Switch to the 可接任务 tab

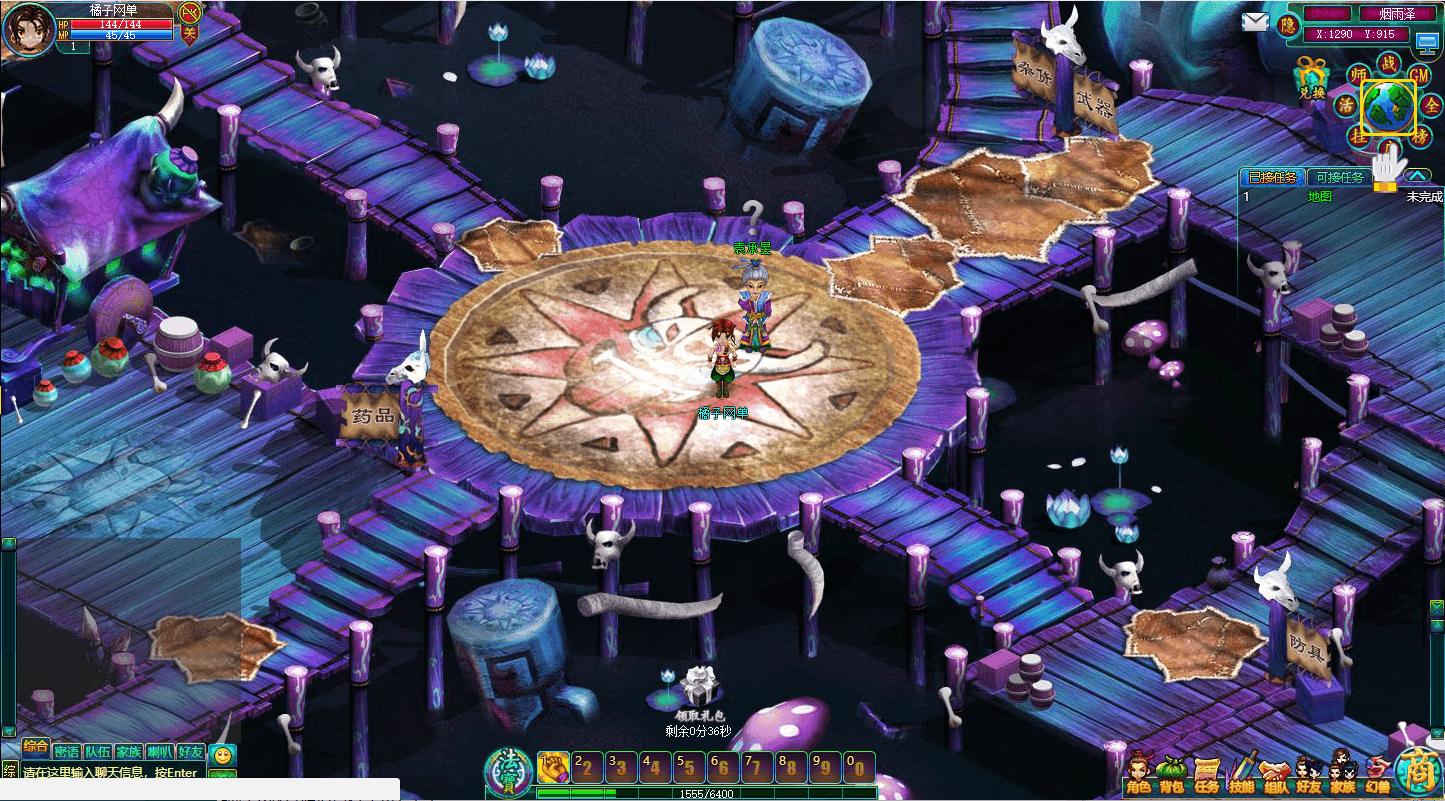[1339, 177]
